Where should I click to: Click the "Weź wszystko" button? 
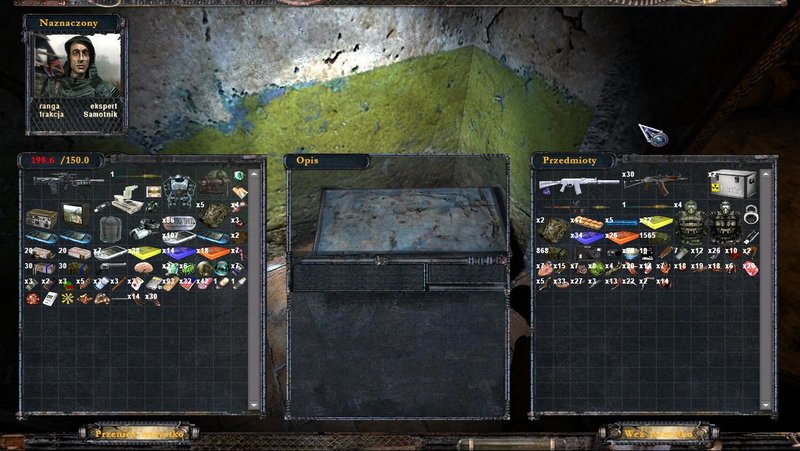point(656,434)
